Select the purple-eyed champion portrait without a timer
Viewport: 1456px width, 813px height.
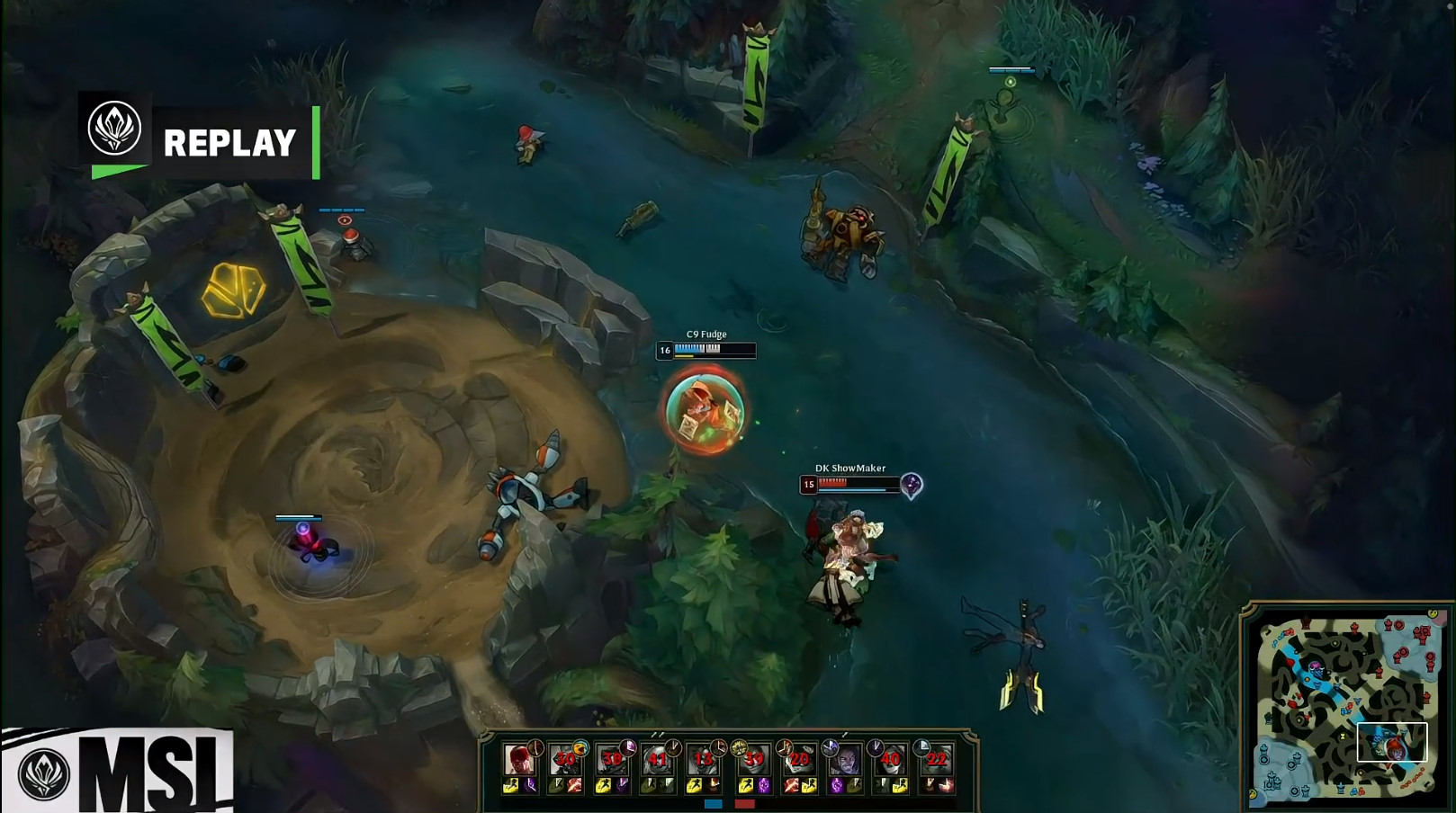click(x=845, y=760)
